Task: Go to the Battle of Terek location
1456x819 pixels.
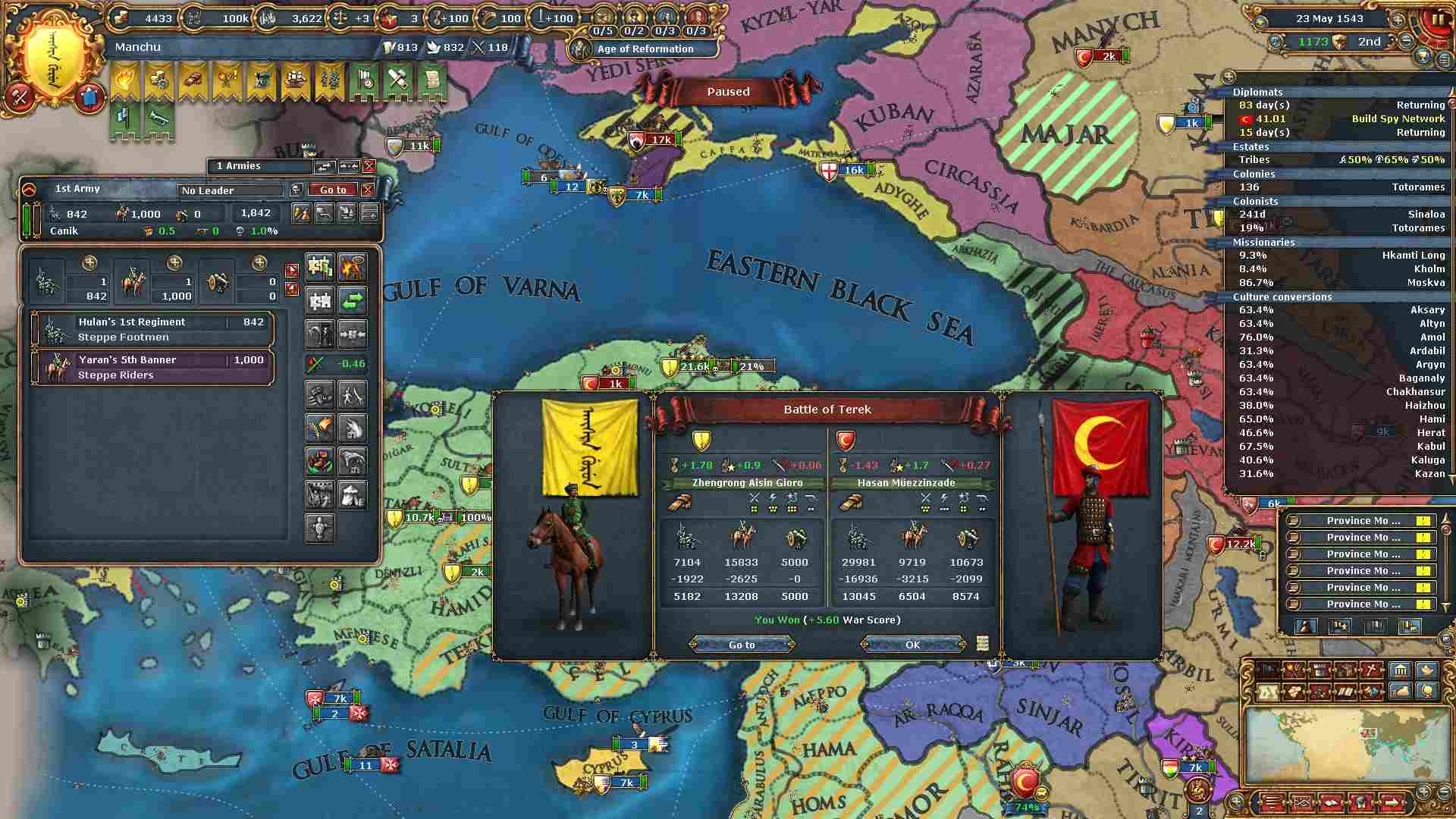Action: click(742, 645)
